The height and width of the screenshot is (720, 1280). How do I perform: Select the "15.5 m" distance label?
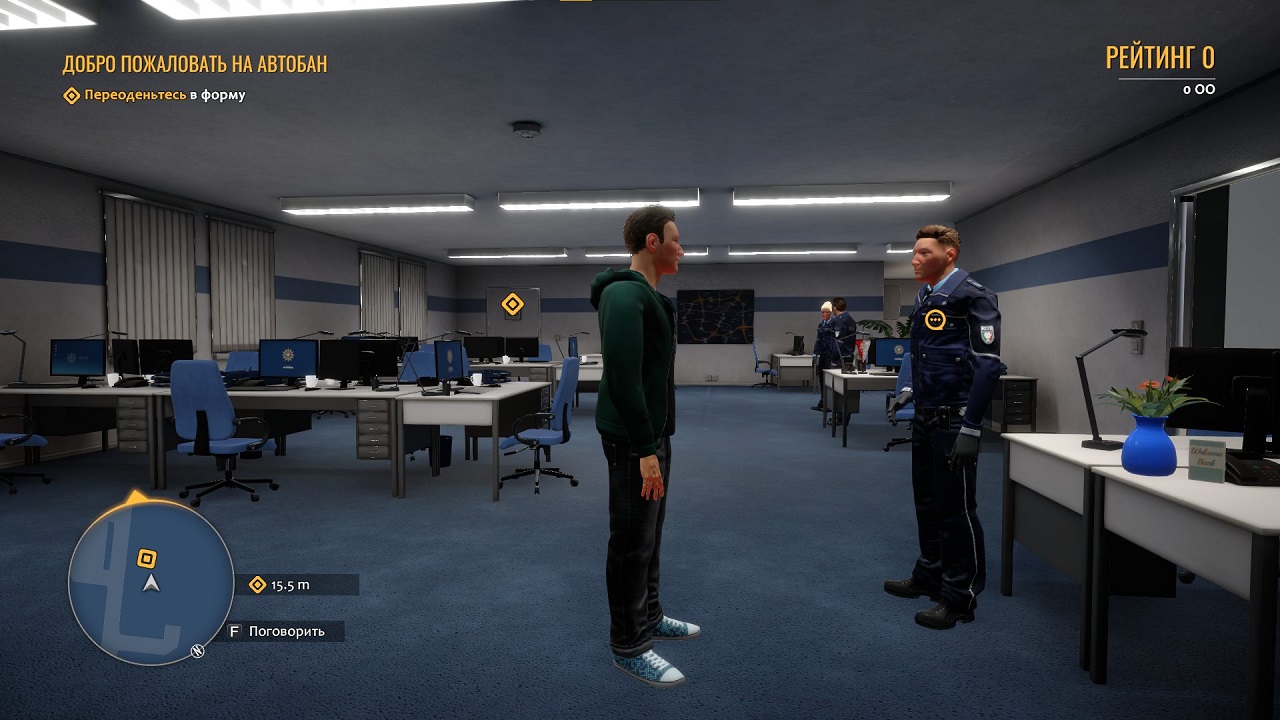[289, 585]
